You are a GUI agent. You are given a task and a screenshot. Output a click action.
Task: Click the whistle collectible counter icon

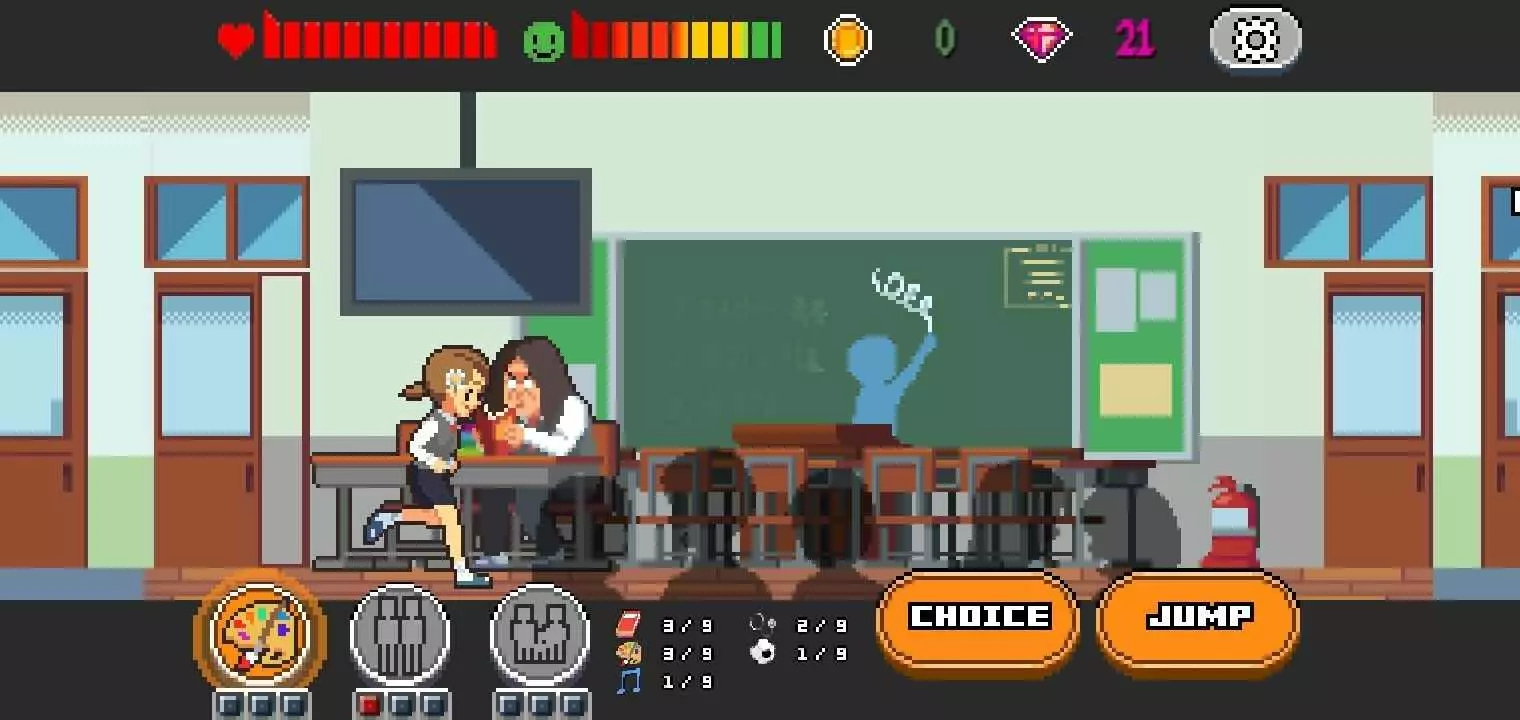[x=763, y=622]
